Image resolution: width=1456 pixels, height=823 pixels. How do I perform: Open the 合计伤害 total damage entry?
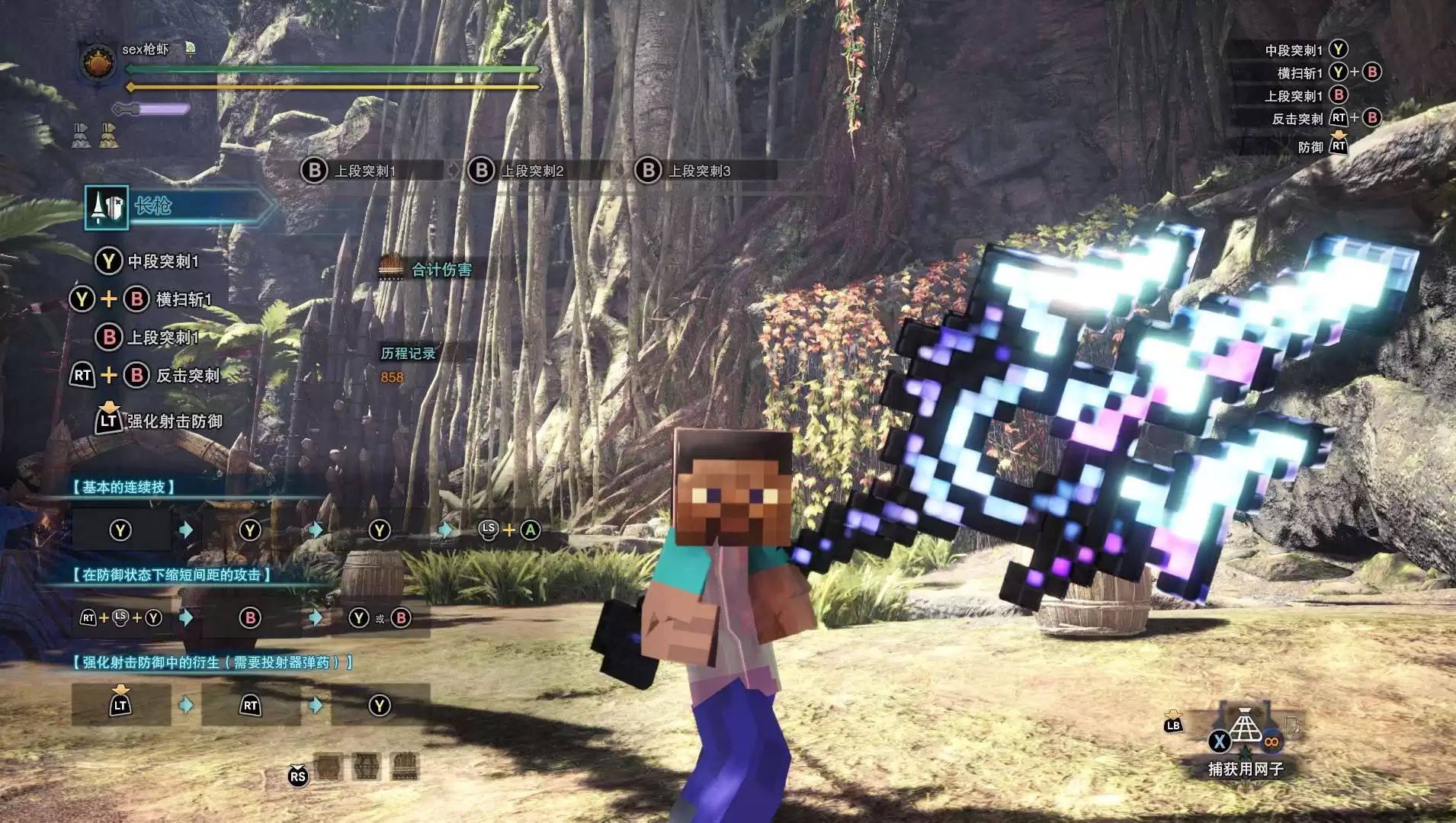click(x=441, y=269)
